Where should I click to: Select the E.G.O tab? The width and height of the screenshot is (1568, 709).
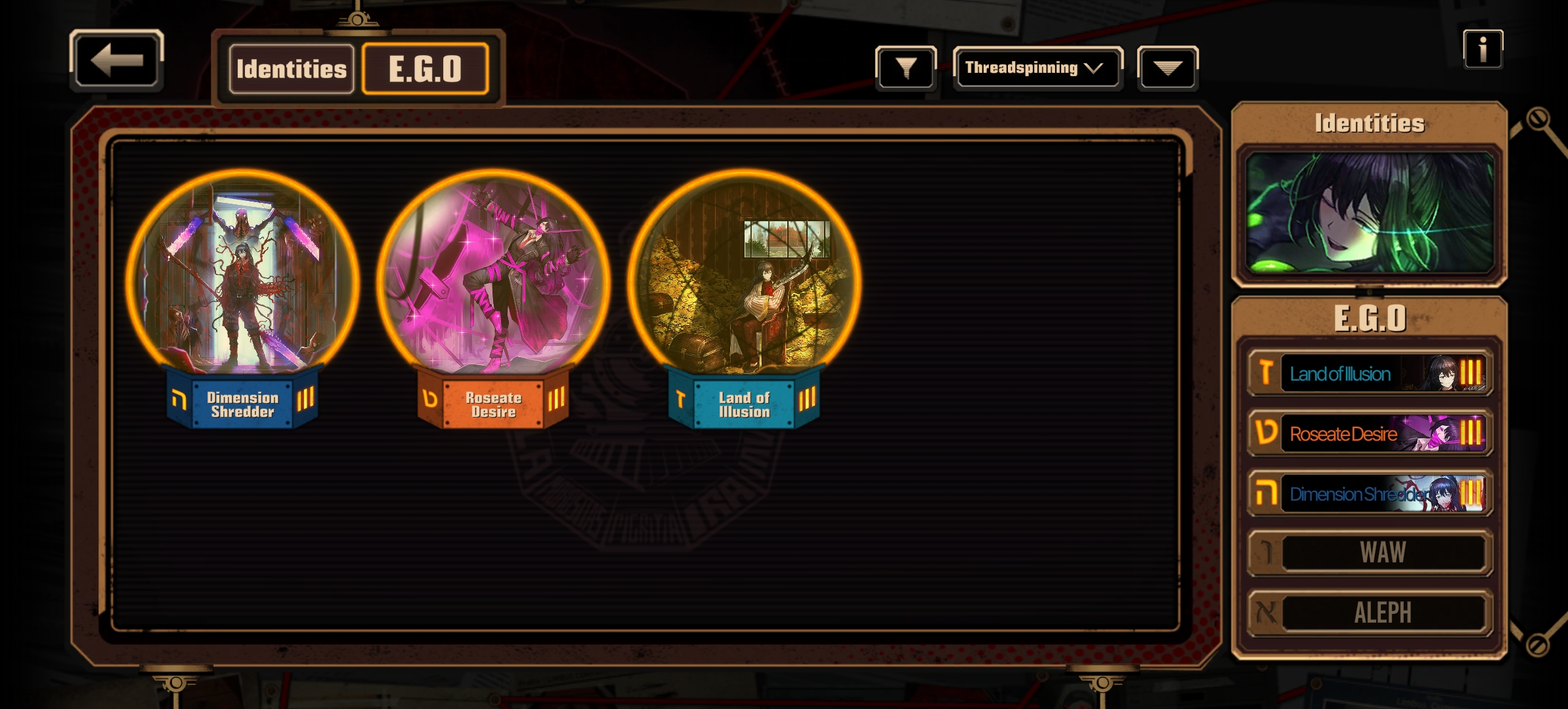point(425,69)
